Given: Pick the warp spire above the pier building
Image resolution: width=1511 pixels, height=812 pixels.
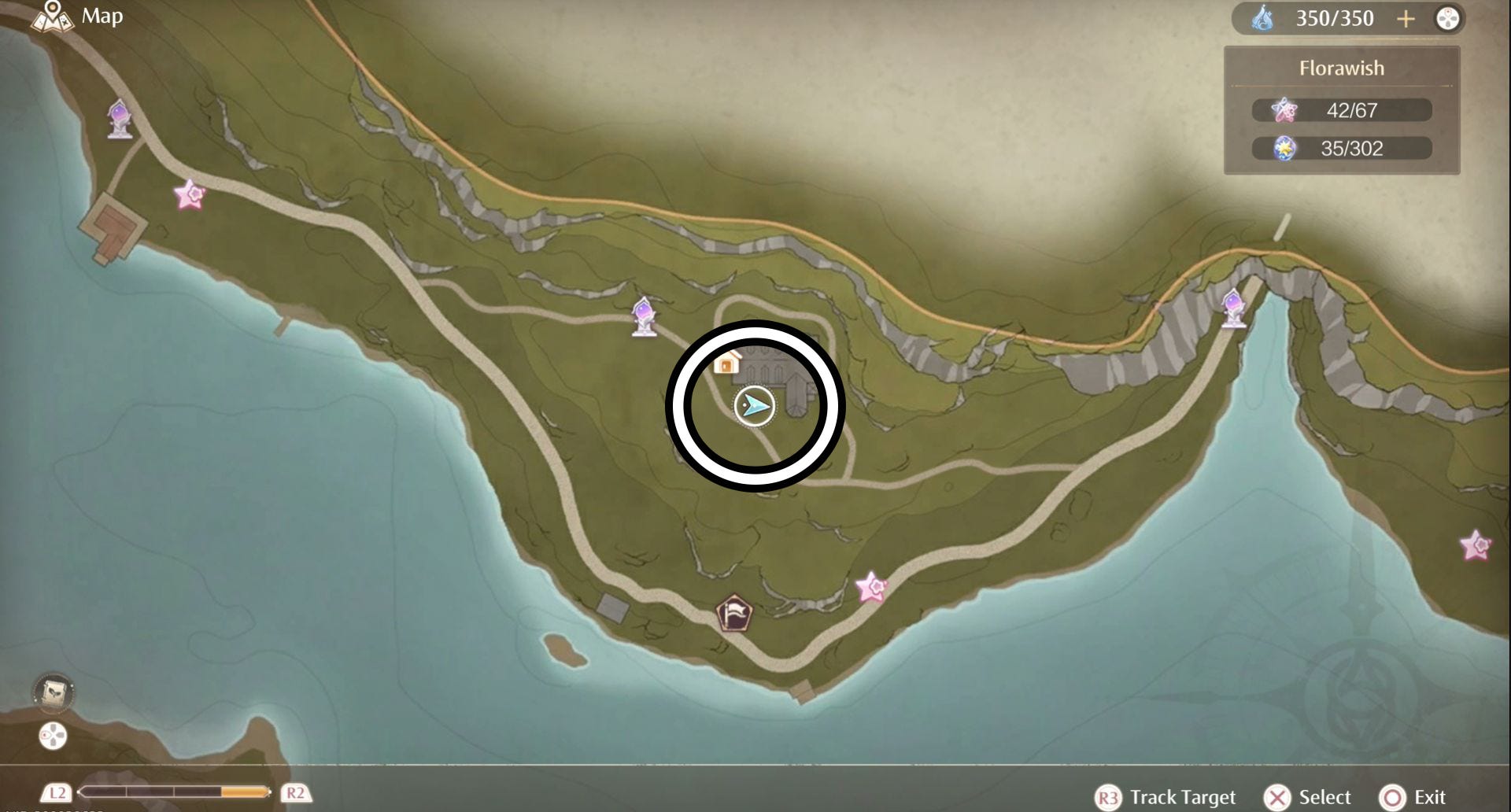Looking at the screenshot, I should point(120,119).
